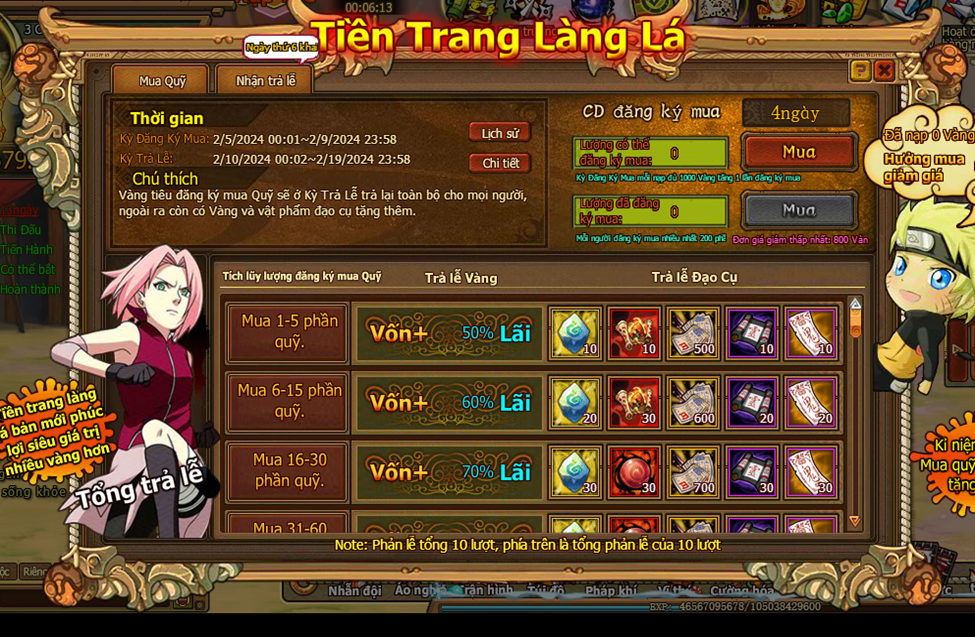Switch to the Mua Quỹ tab
975x637 pixels.
pos(162,81)
